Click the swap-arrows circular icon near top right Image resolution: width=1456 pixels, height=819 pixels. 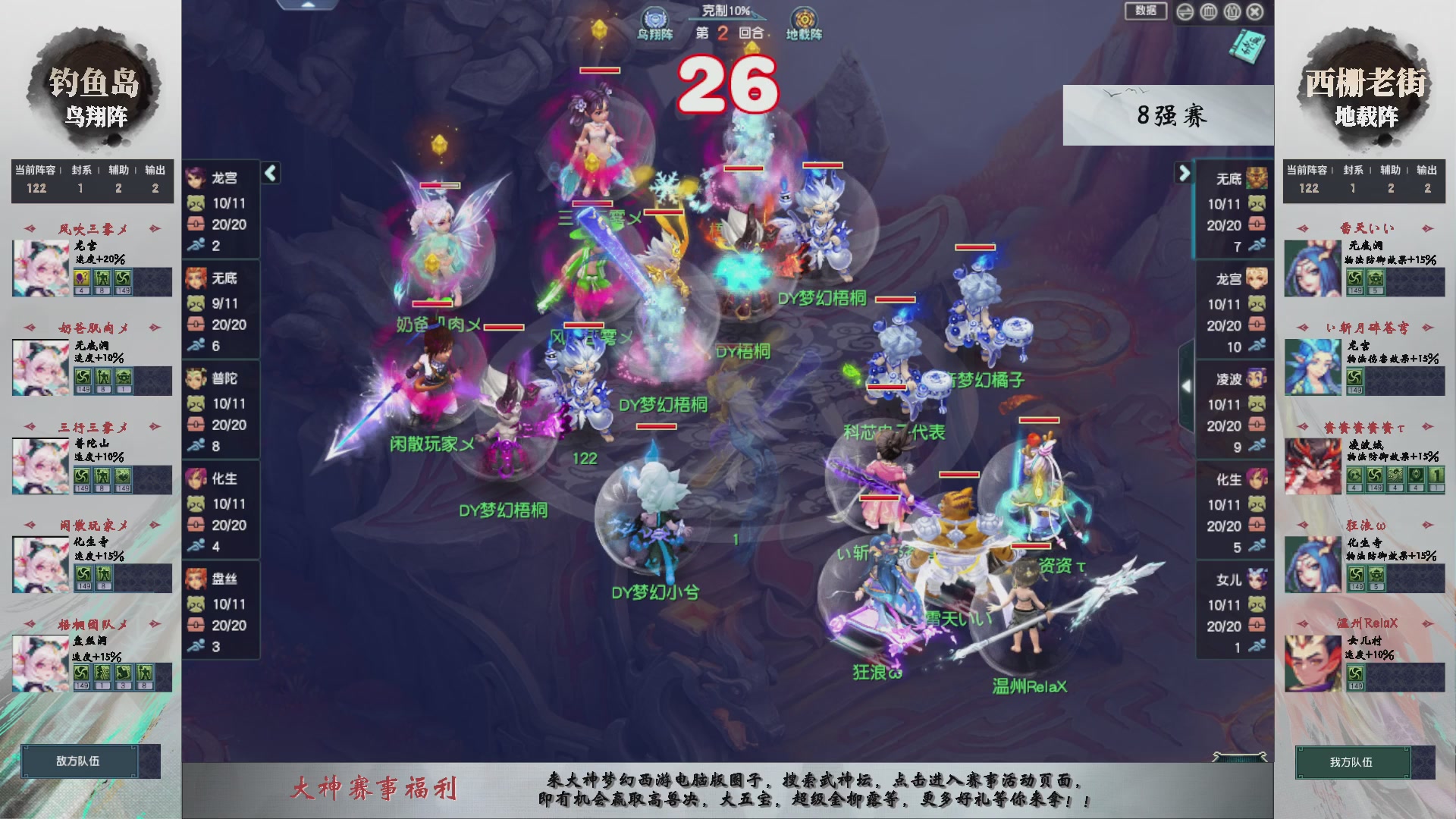coord(1185,13)
